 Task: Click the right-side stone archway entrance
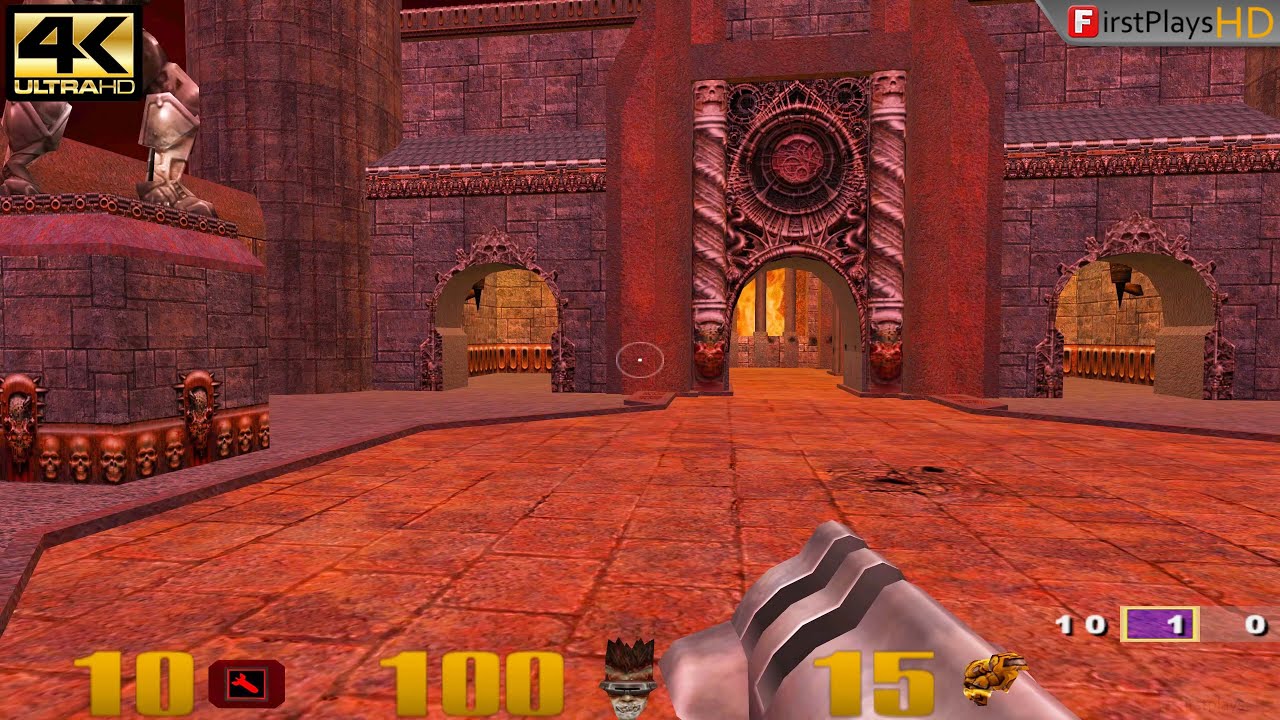[1135, 320]
